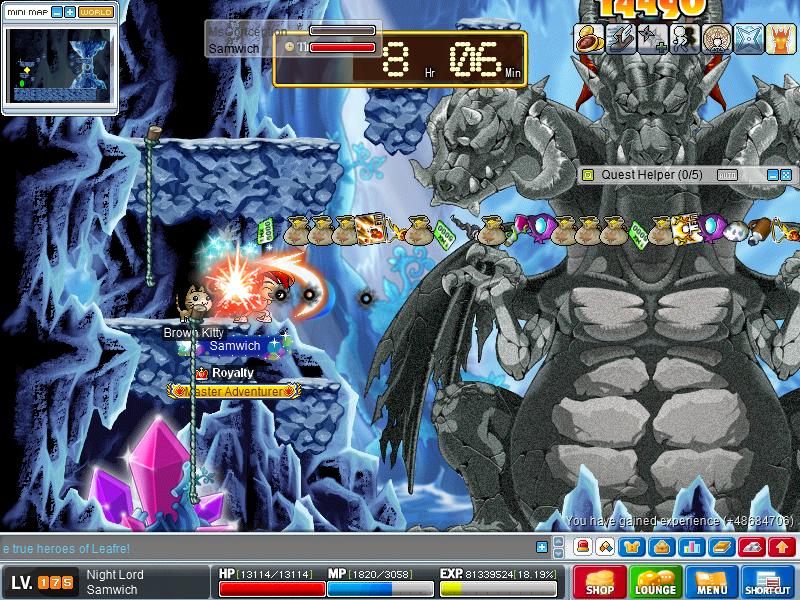The image size is (800, 600).
Task: Select the Shadow Partner buff icon
Action: 684,38
